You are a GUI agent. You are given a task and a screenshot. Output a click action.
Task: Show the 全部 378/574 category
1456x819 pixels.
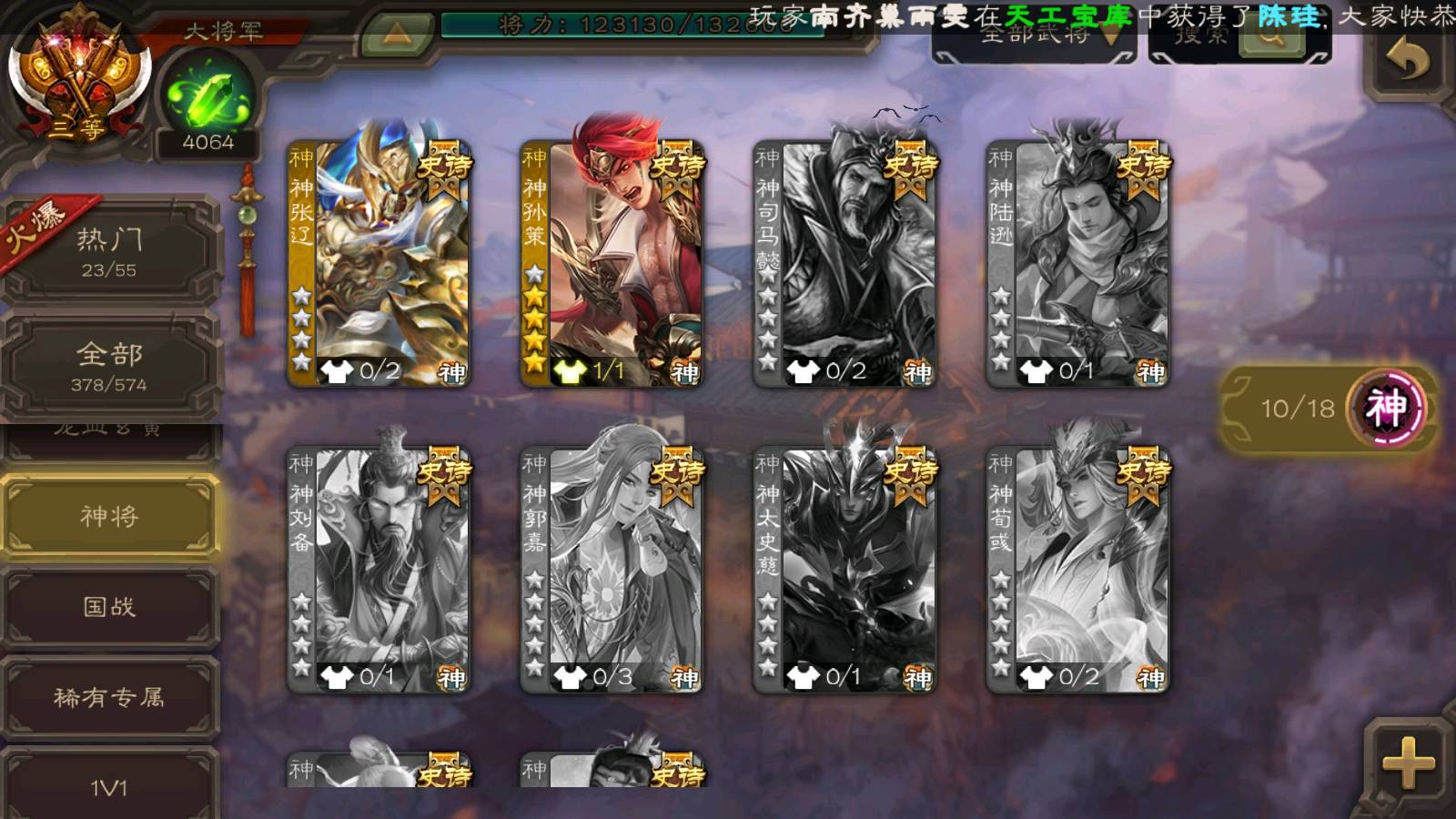point(109,366)
